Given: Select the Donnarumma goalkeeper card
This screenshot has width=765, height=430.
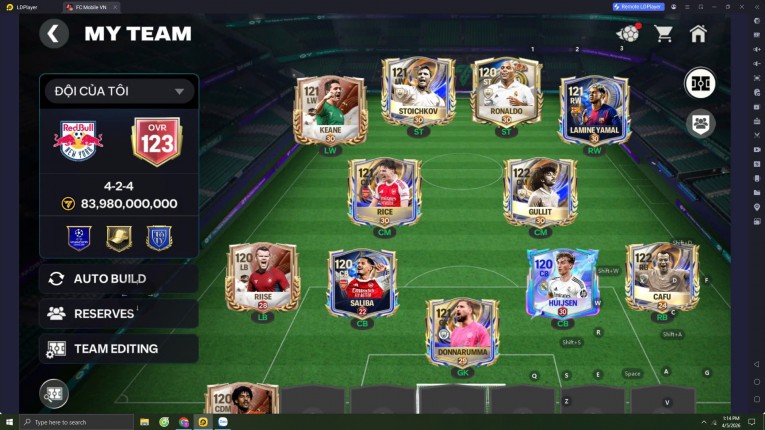Looking at the screenshot, I should pos(462,332).
